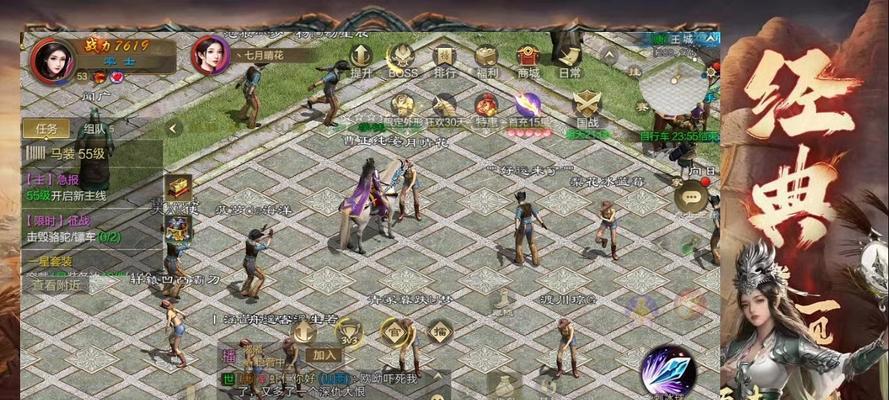Image resolution: width=889 pixels, height=400 pixels.
Task: Activate the purple crystal attack skill
Action: point(667,372)
